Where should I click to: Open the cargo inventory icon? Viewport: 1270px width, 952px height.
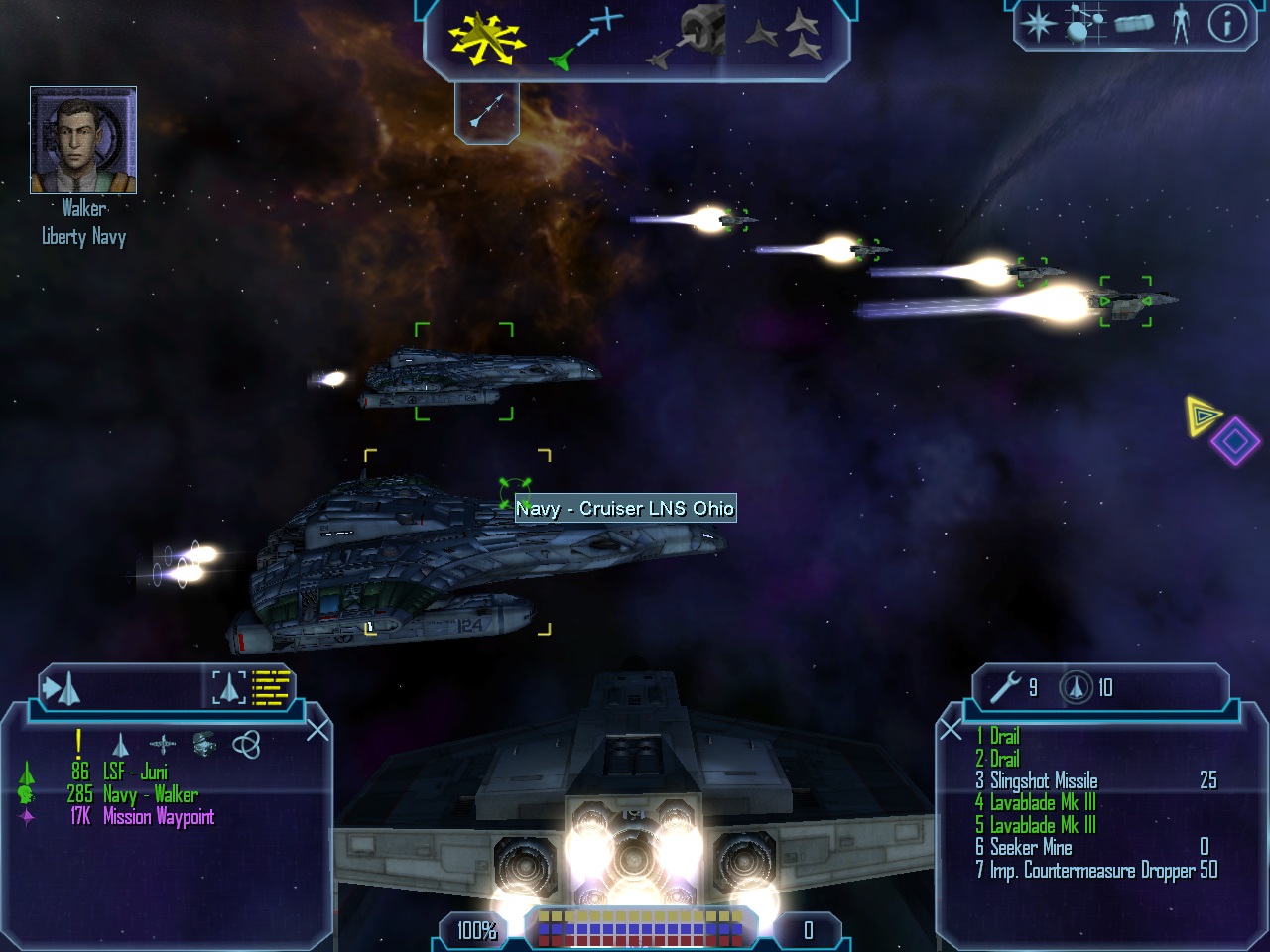coord(1134,23)
